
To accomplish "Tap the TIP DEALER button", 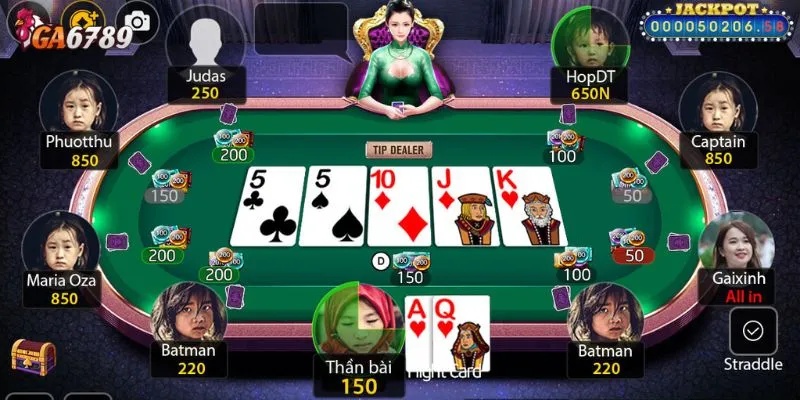I will click(x=399, y=150).
